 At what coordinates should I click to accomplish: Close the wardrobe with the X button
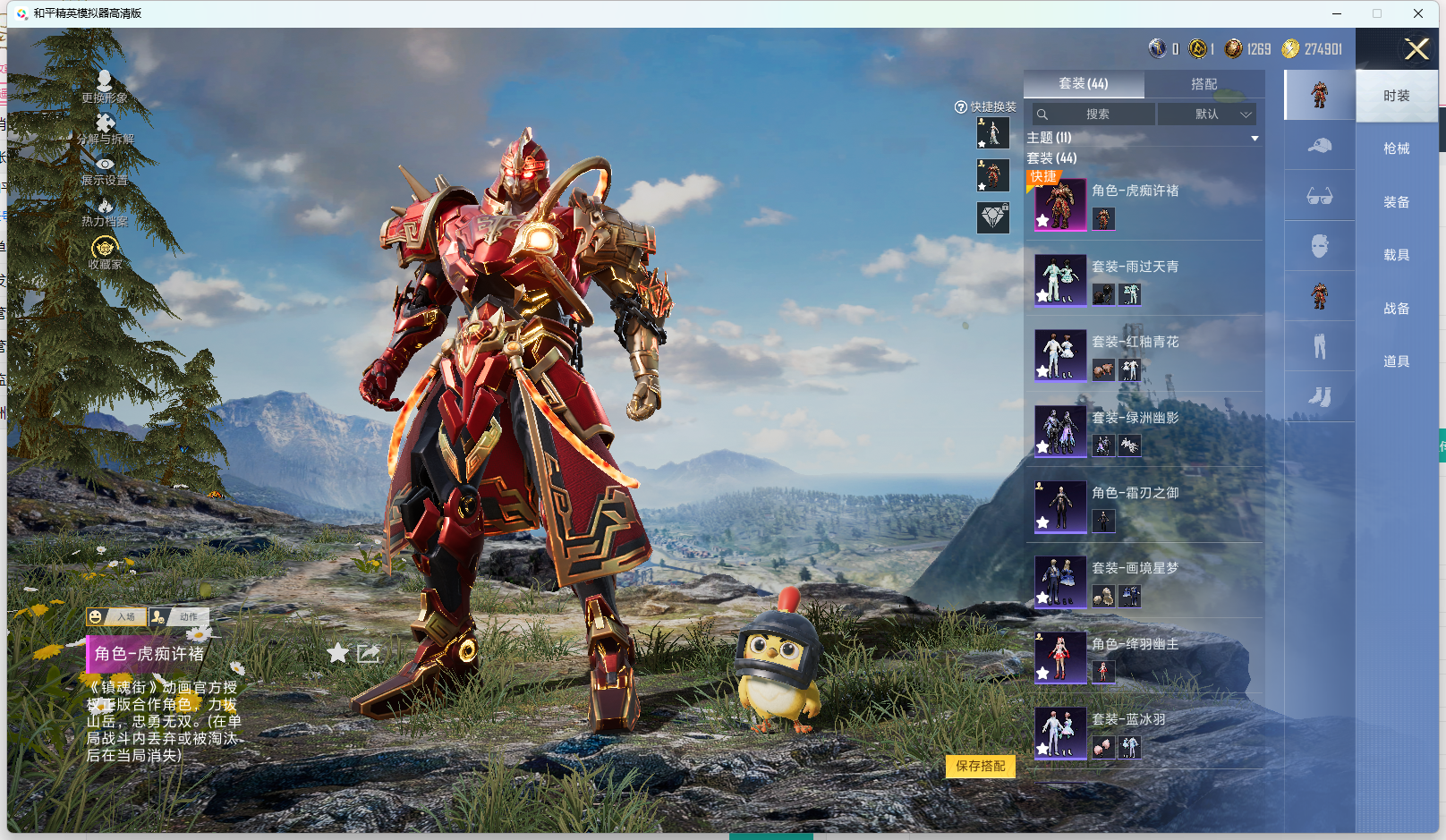[x=1416, y=49]
